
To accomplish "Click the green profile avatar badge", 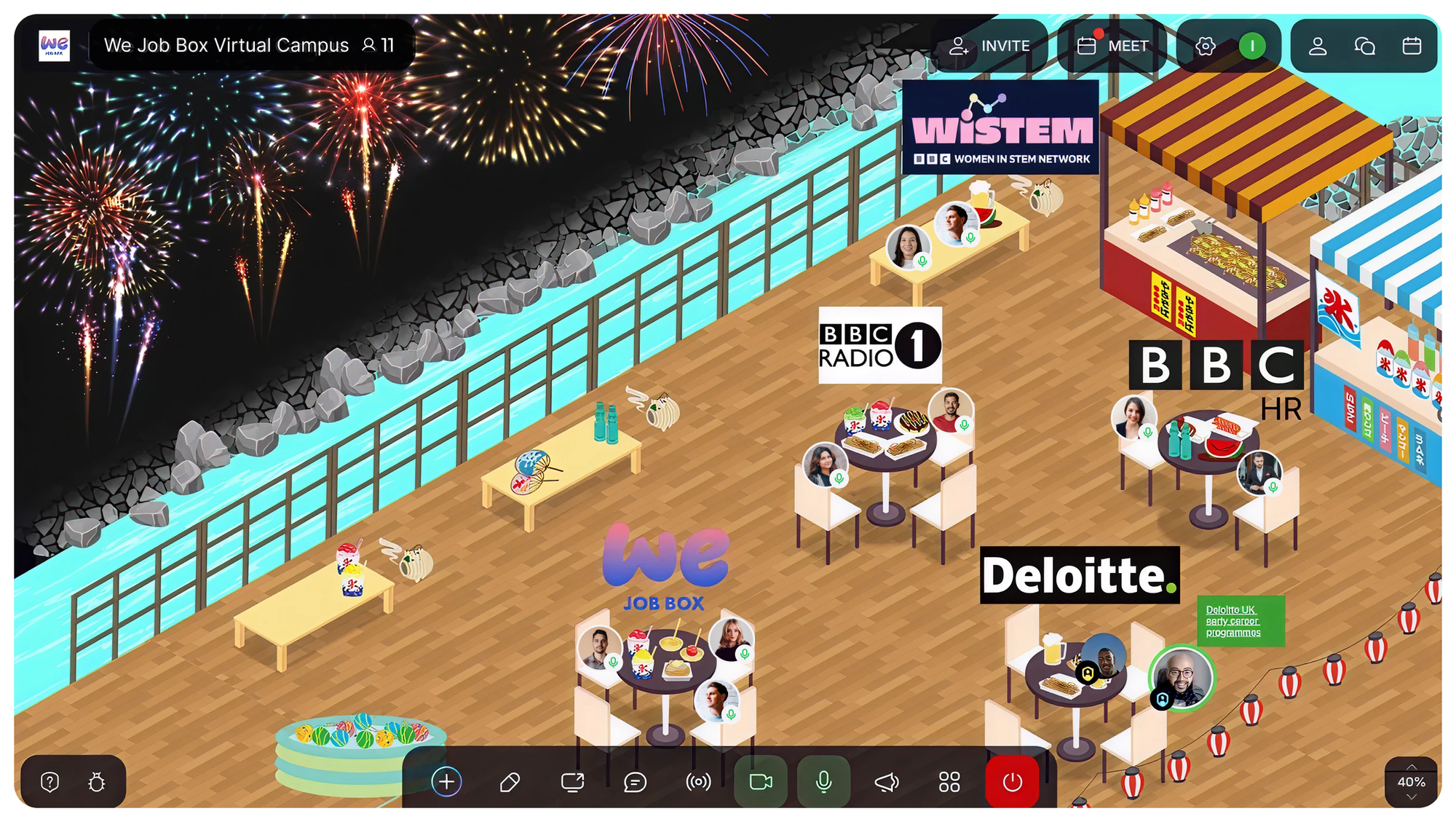I will 1252,47.
